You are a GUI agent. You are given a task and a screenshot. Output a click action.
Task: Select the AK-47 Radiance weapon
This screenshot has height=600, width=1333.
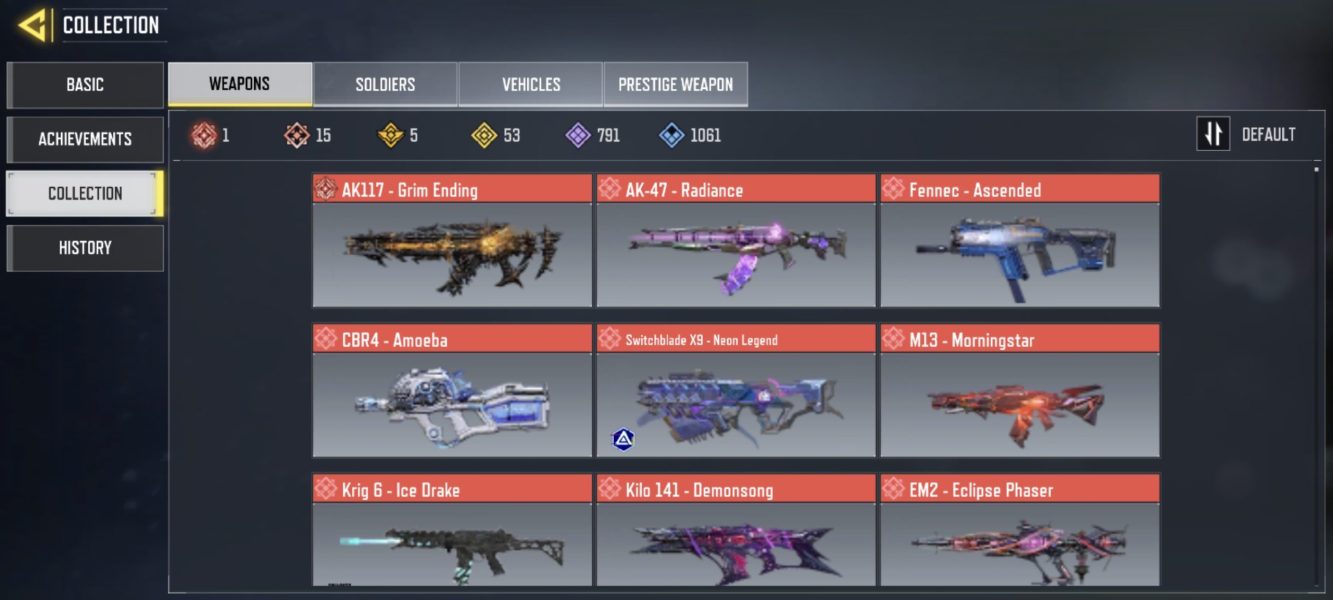(x=736, y=241)
